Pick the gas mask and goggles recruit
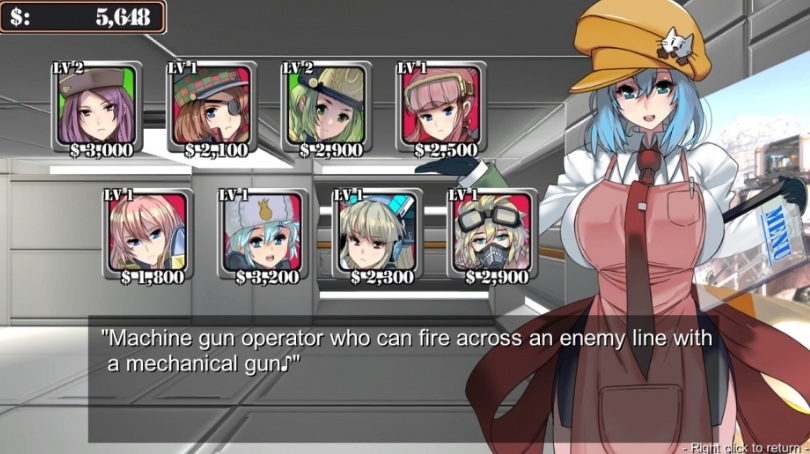This screenshot has height=454, width=810. 491,234
